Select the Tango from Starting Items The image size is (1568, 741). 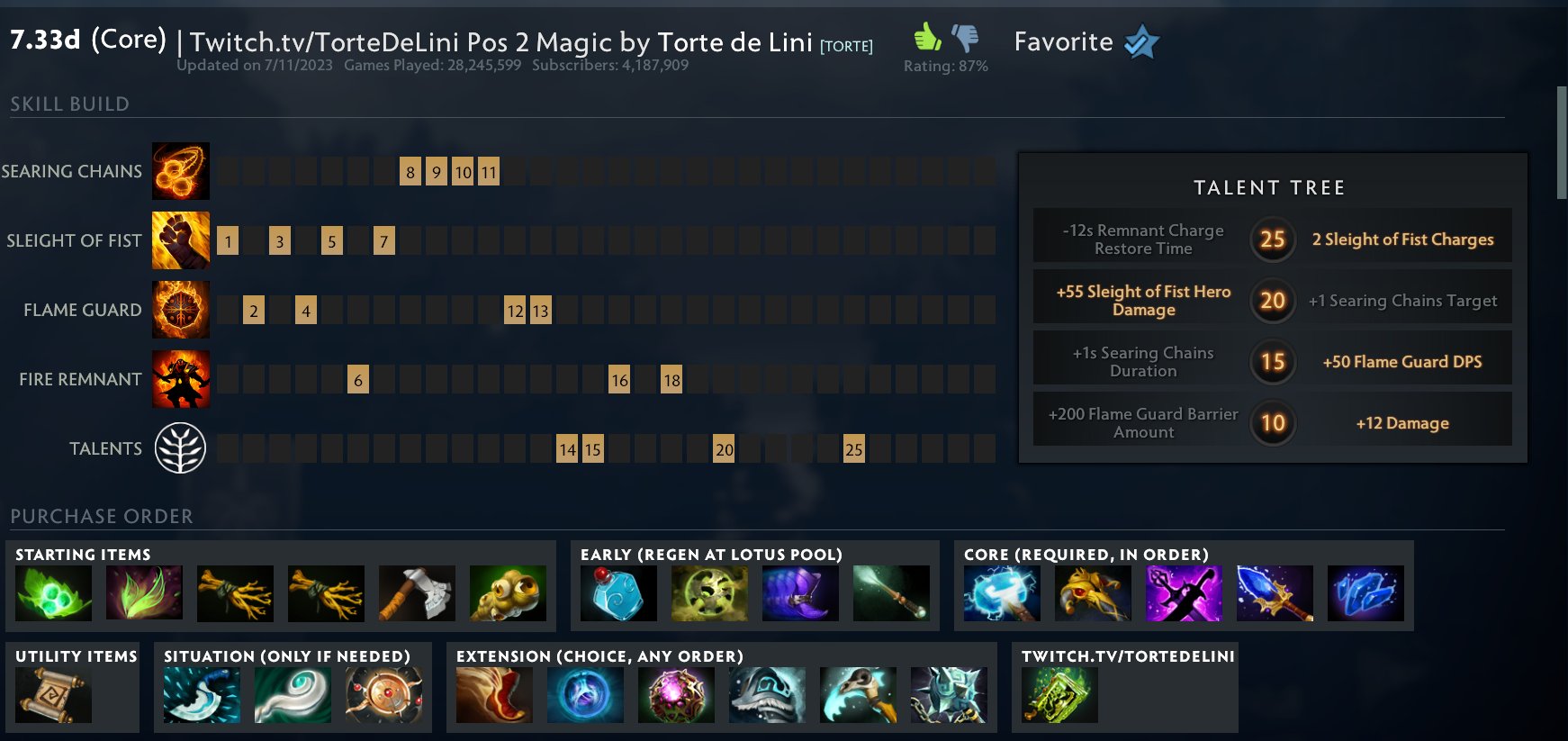coord(54,592)
